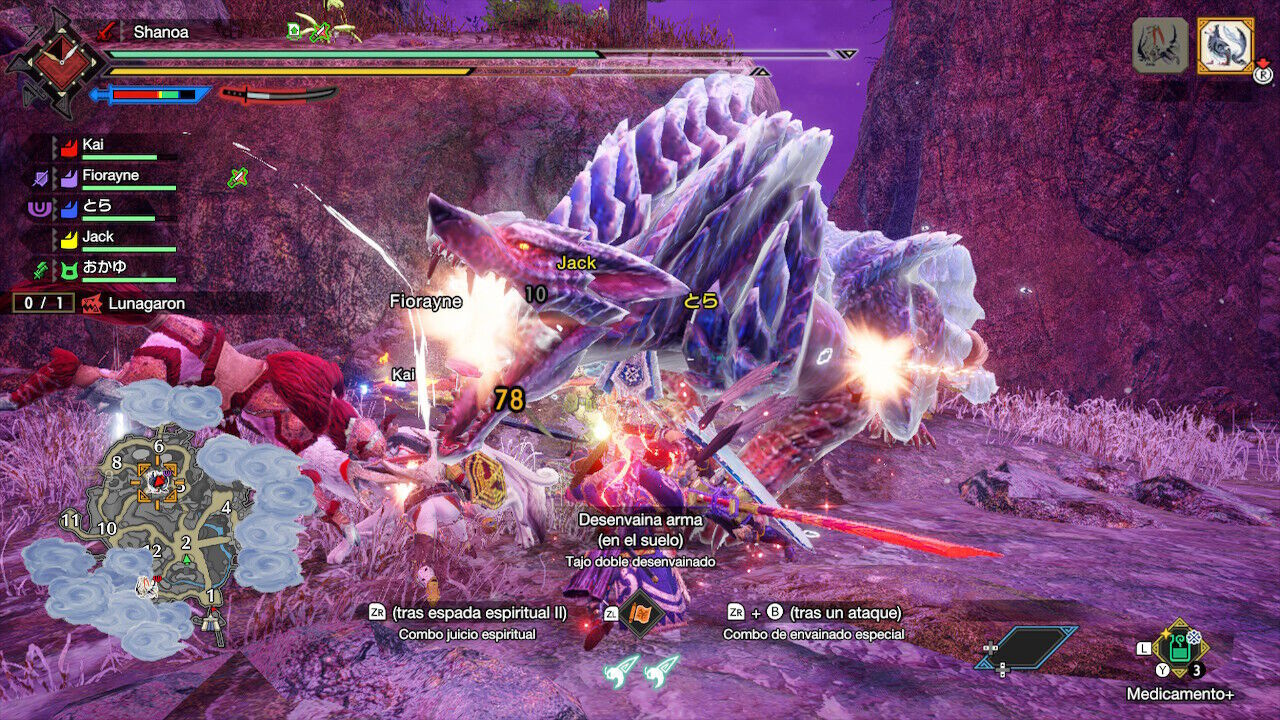Select the highlighted Lunagaron target icon

tap(1225, 45)
